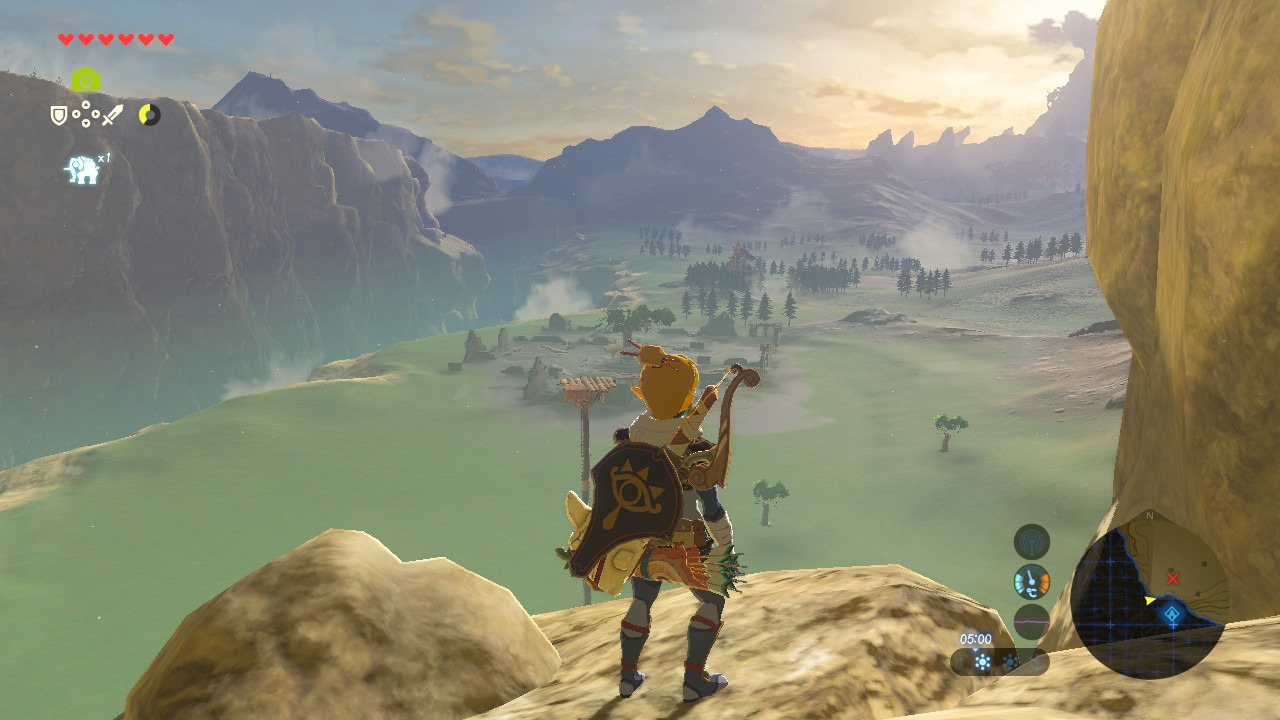Click the yellow player arrow on minimap
Image resolution: width=1280 pixels, height=720 pixels.
[1150, 600]
